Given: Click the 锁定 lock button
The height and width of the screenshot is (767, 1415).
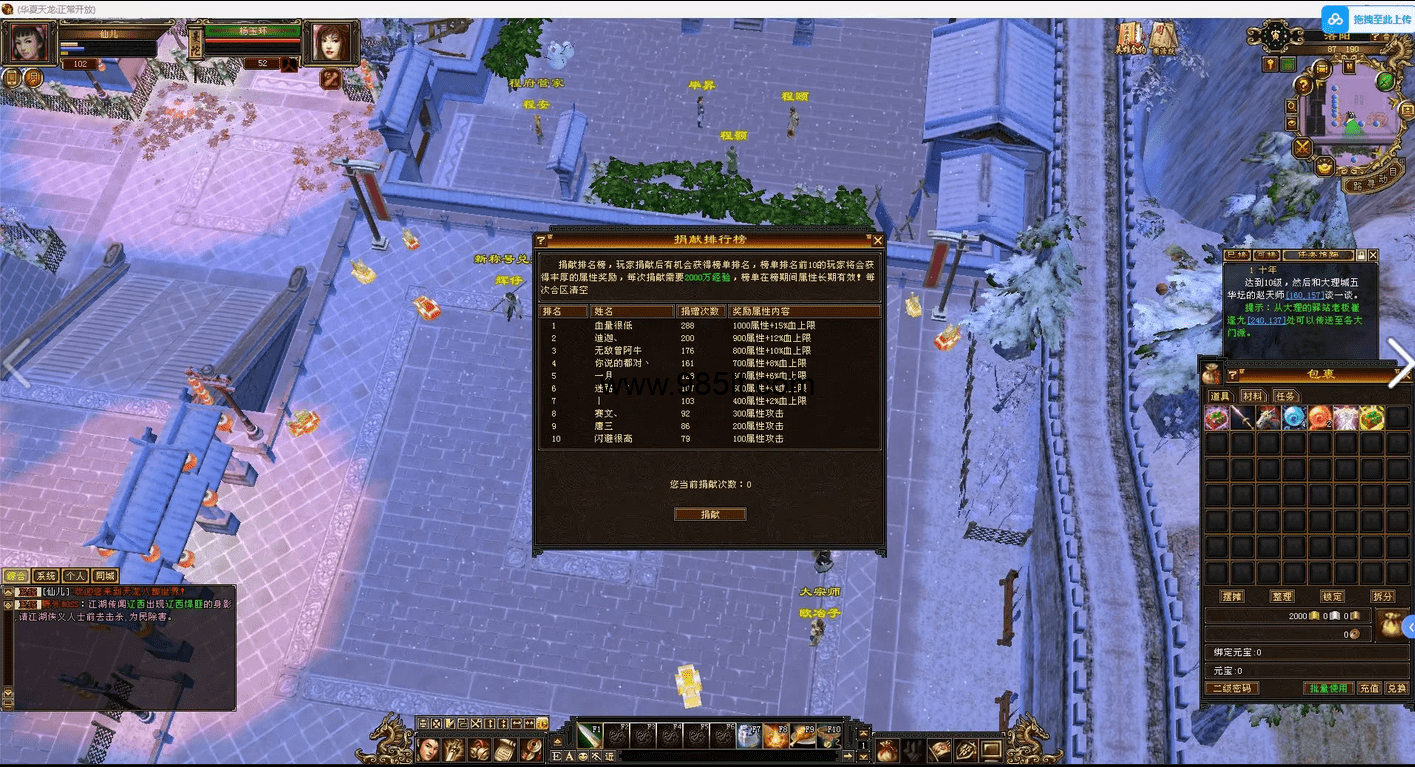Looking at the screenshot, I should click(1332, 596).
